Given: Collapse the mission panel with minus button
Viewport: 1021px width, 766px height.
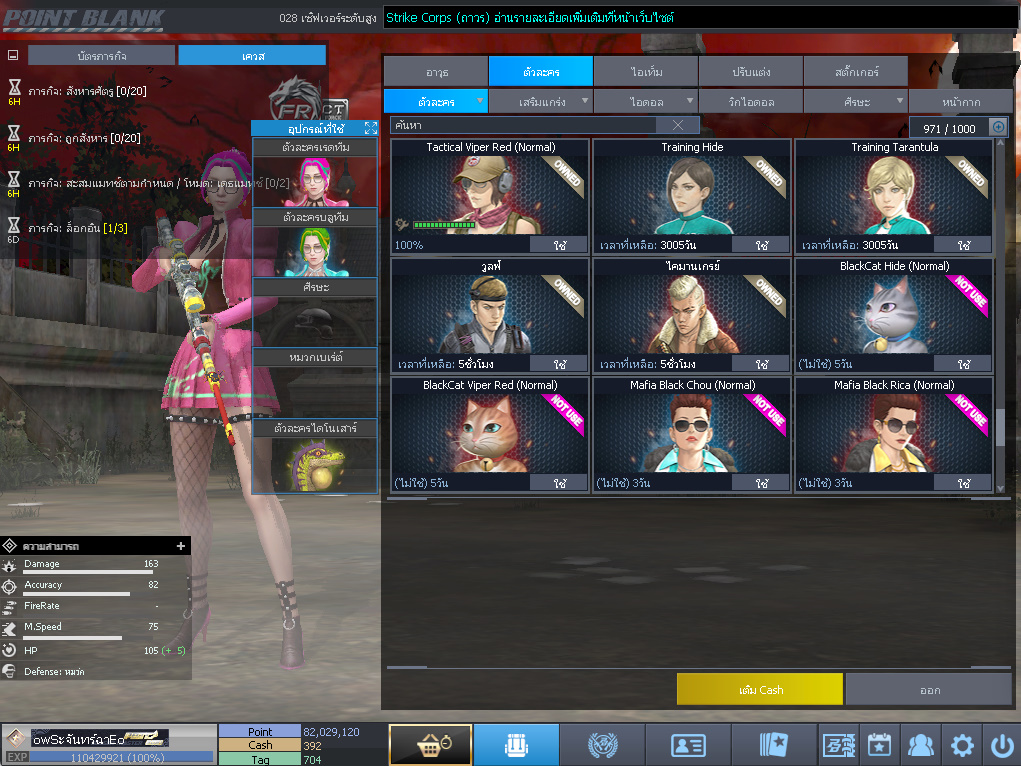Looking at the screenshot, I should [x=13, y=56].
